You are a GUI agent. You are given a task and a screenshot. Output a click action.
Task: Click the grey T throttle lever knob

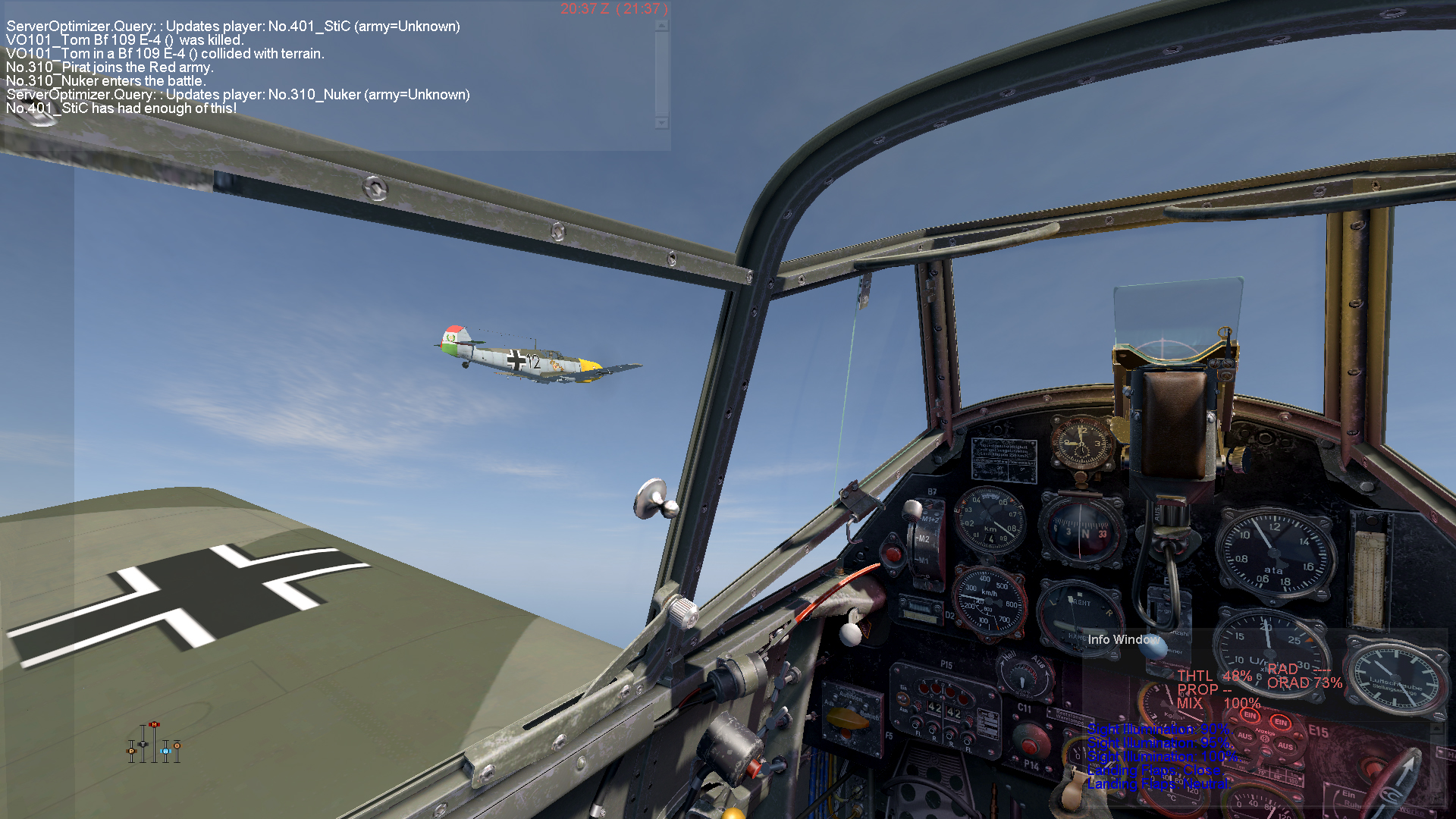pyautogui.click(x=143, y=744)
